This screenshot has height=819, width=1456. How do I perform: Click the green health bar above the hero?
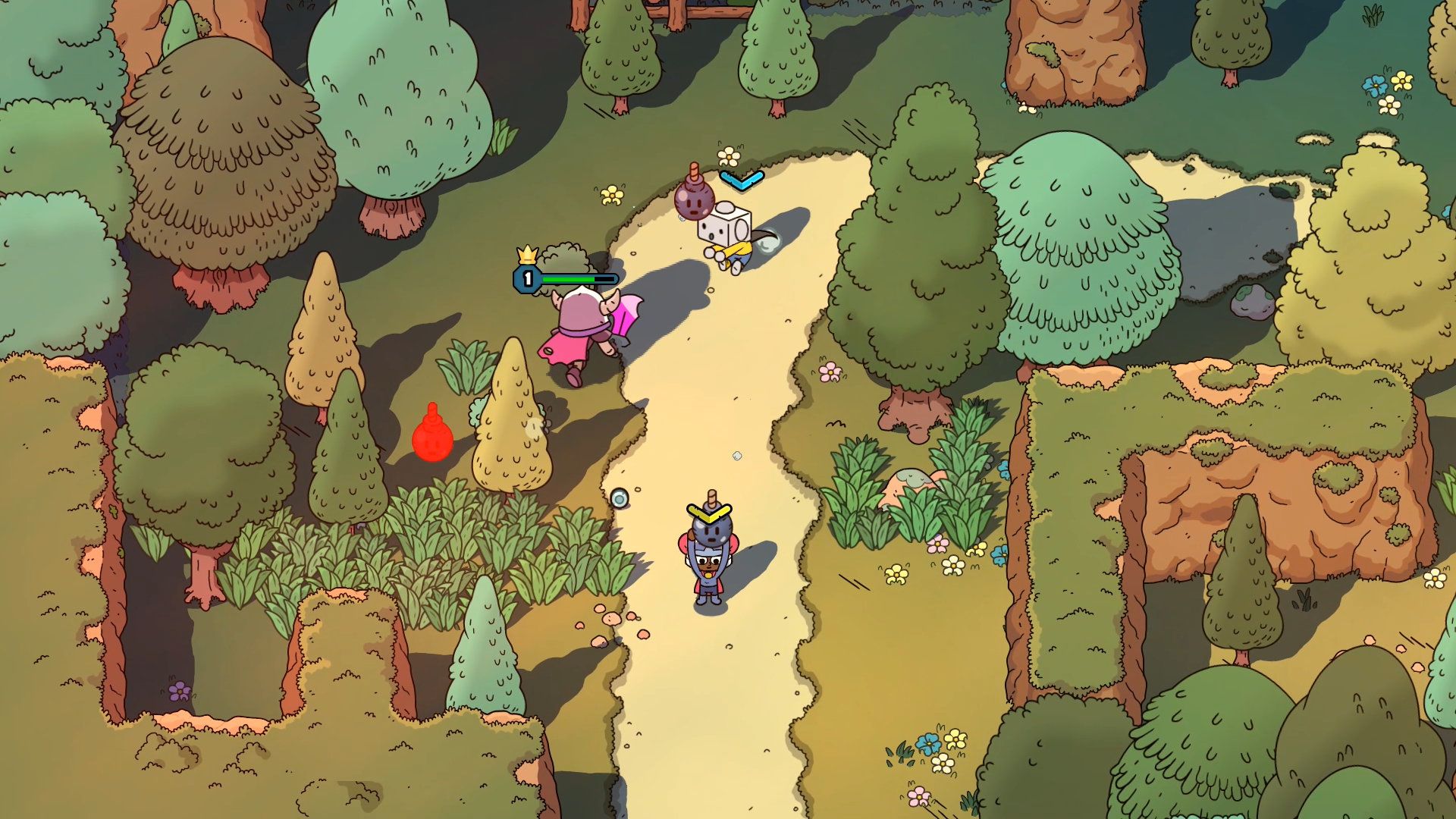coord(569,278)
